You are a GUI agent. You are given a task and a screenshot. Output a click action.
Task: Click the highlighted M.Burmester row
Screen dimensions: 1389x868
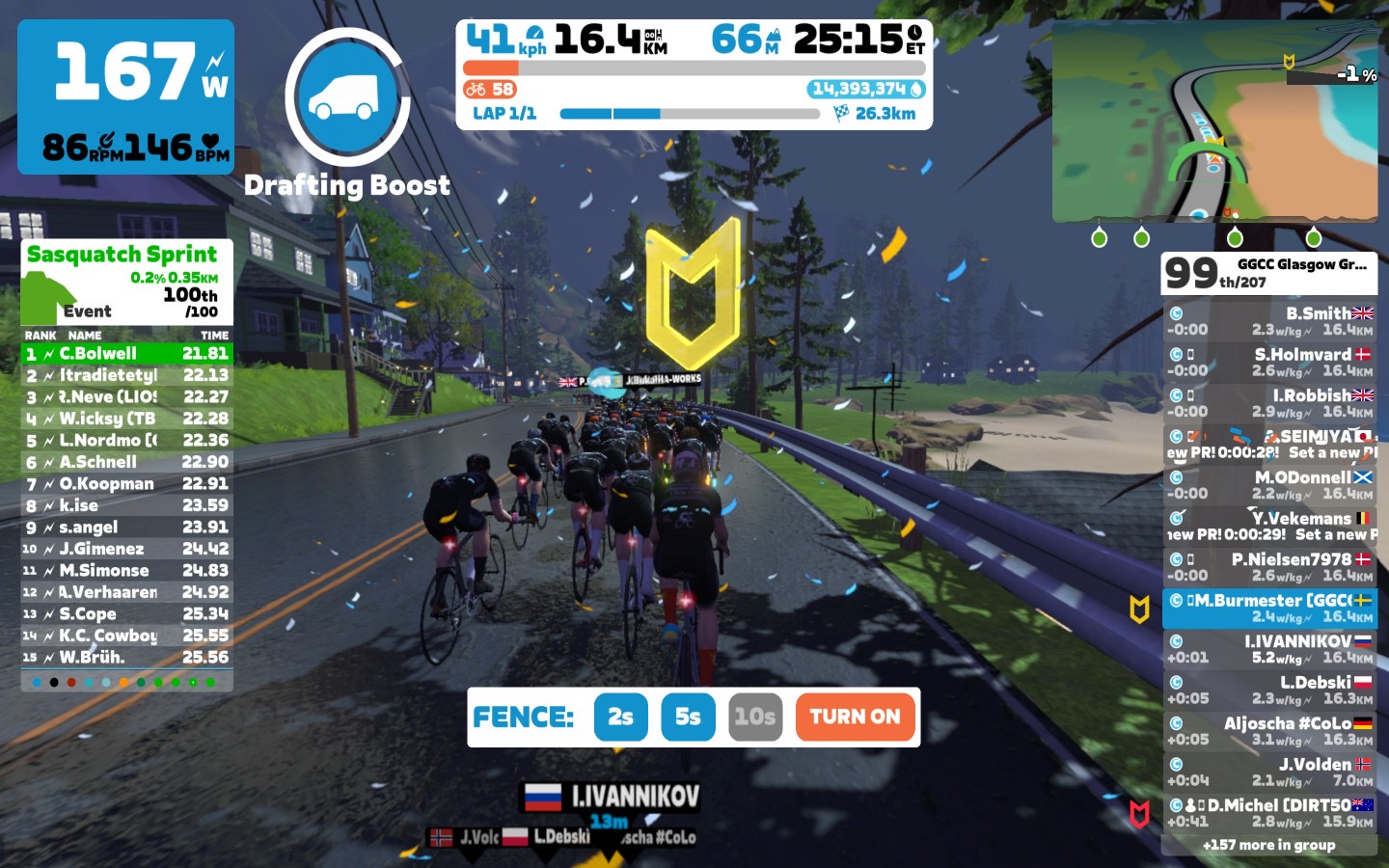[x=1269, y=609]
